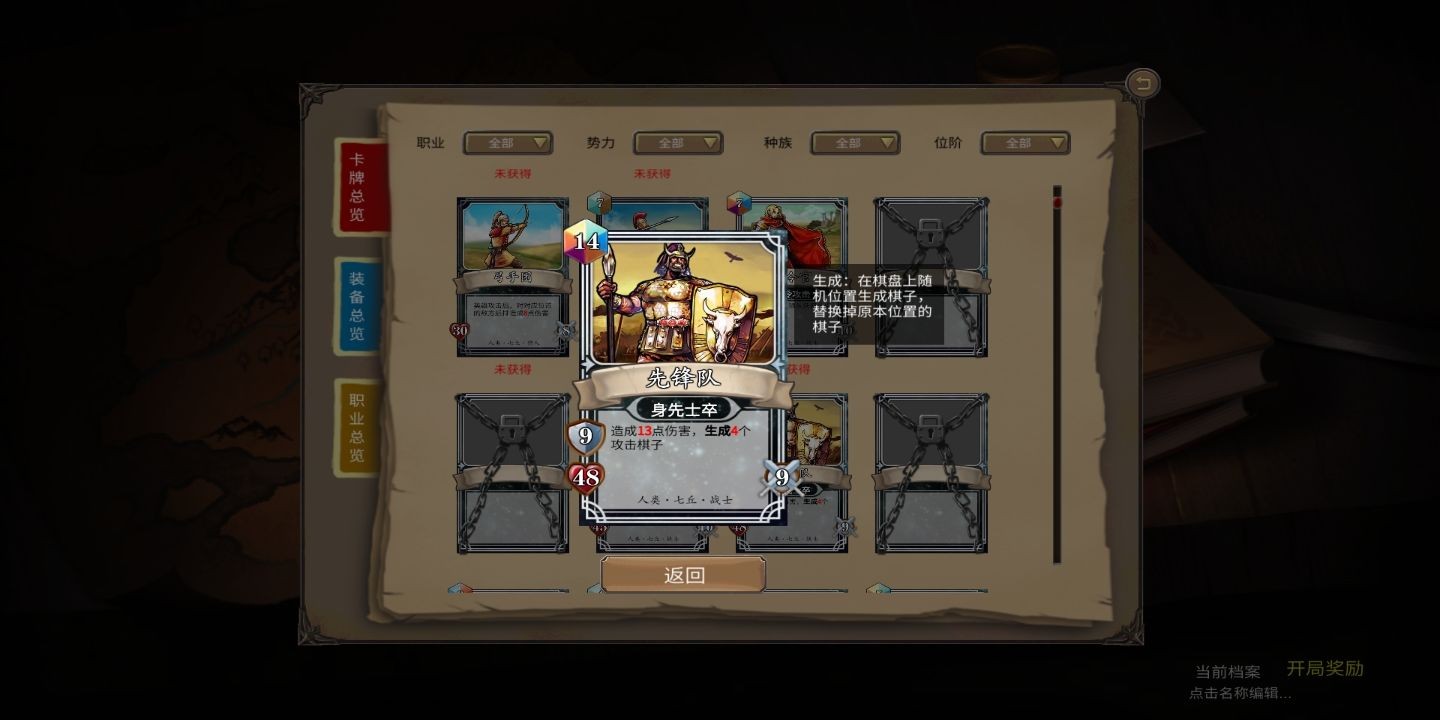Open the 开局奖励 starting rewards
Image resolution: width=1440 pixels, height=720 pixels.
coord(1324,668)
